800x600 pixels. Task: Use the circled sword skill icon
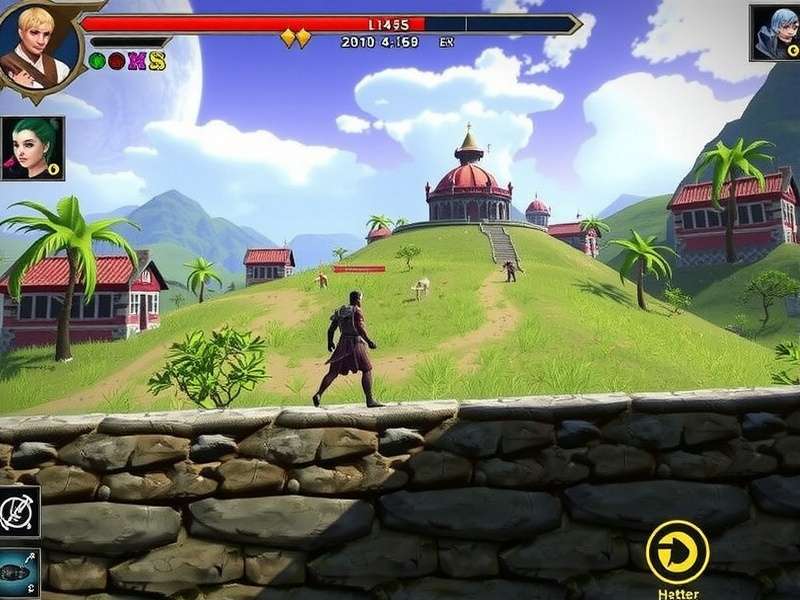[x=19, y=511]
